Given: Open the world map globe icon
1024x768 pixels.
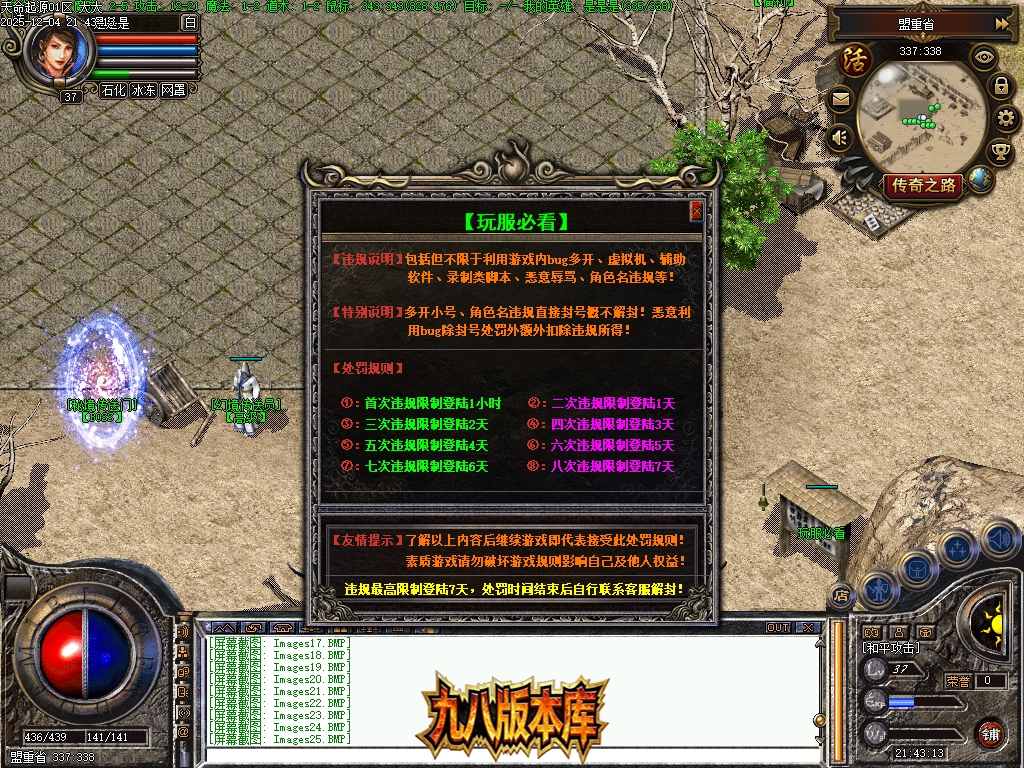Looking at the screenshot, I should (x=980, y=180).
